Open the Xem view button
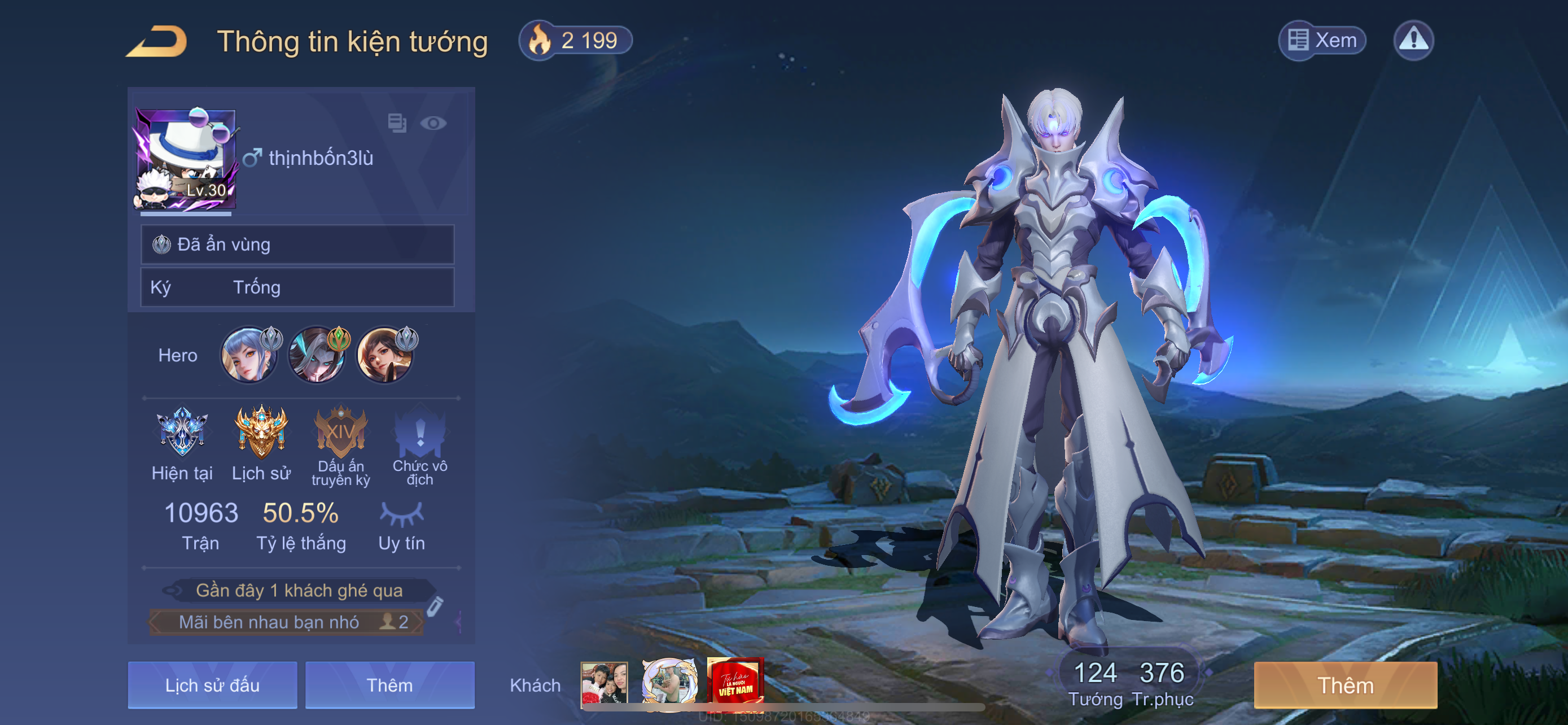The width and height of the screenshot is (1568, 725). [1322, 41]
